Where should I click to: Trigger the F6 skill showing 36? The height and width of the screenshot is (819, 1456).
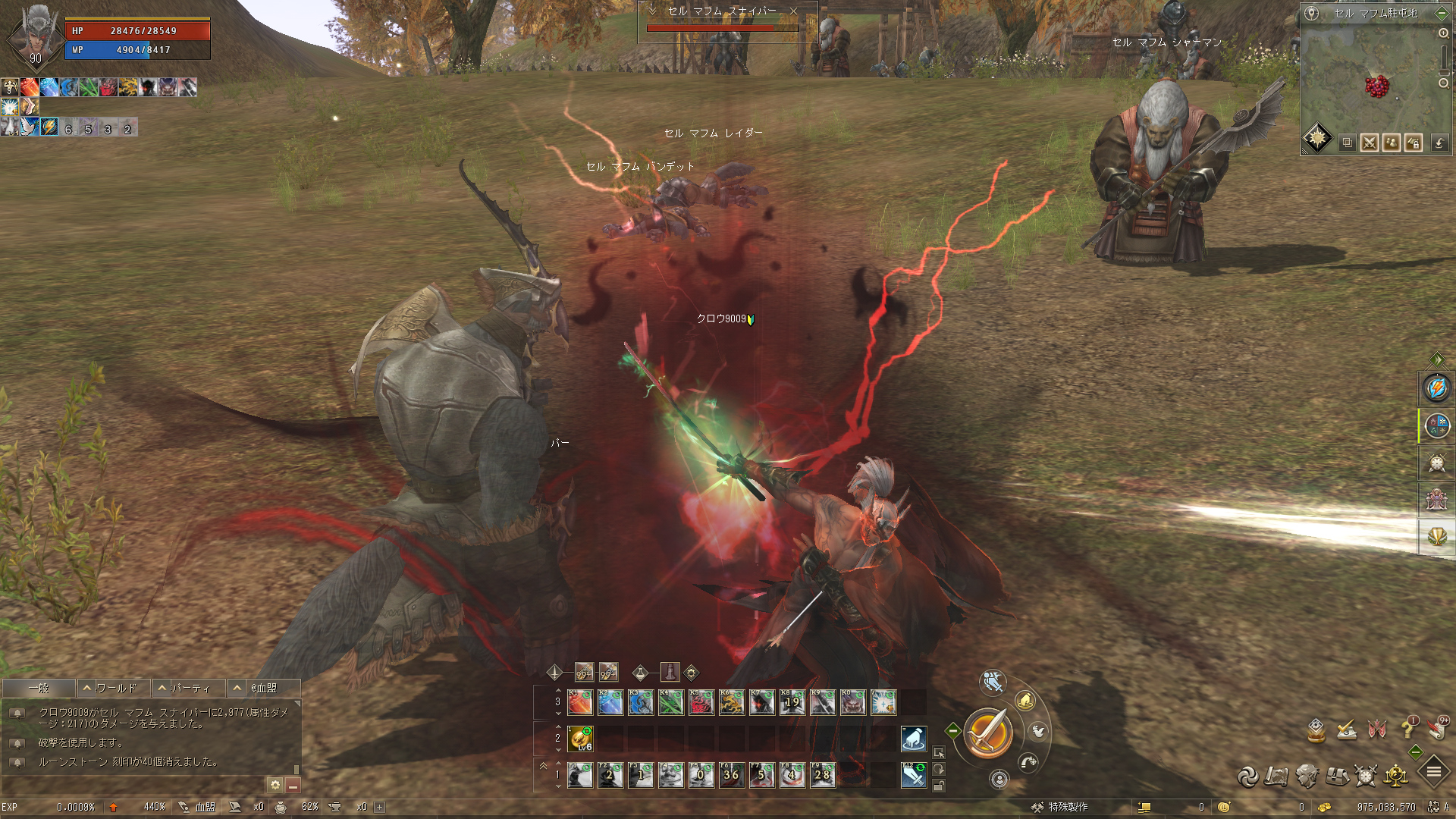[x=731, y=775]
